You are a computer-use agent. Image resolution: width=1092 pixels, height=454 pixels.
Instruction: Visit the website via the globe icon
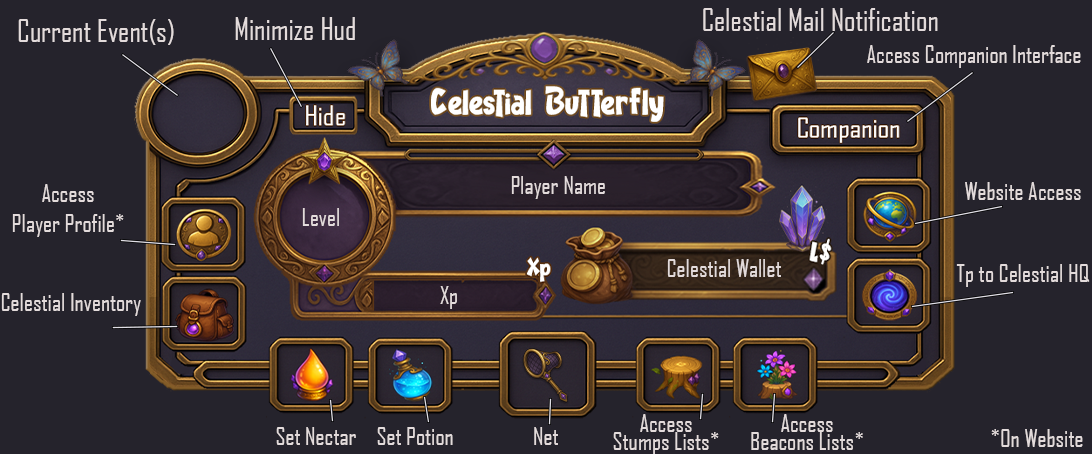tap(886, 214)
